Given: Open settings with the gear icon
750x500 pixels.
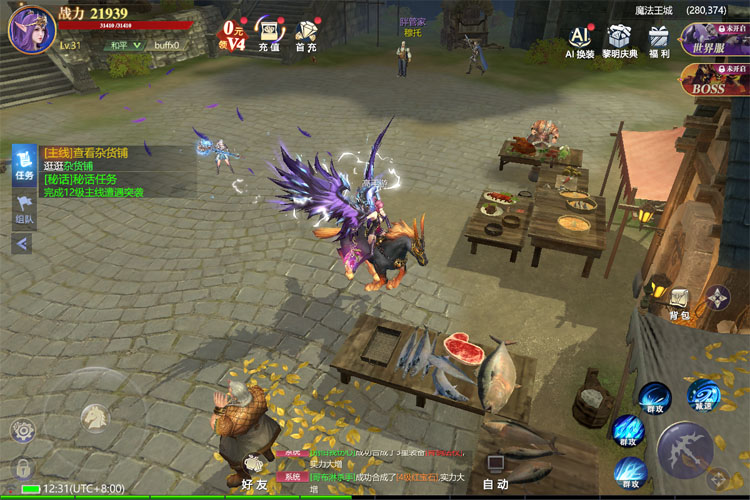Looking at the screenshot, I should [x=22, y=431].
